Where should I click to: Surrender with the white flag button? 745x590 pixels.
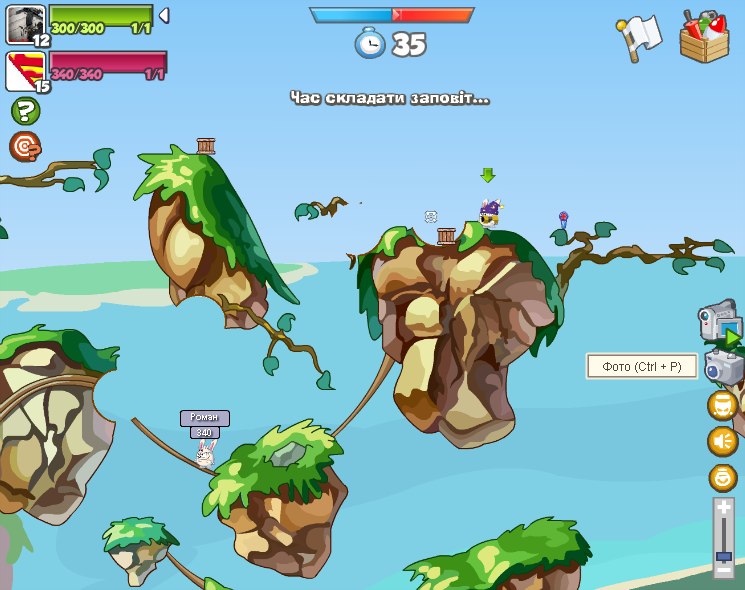pyautogui.click(x=639, y=37)
